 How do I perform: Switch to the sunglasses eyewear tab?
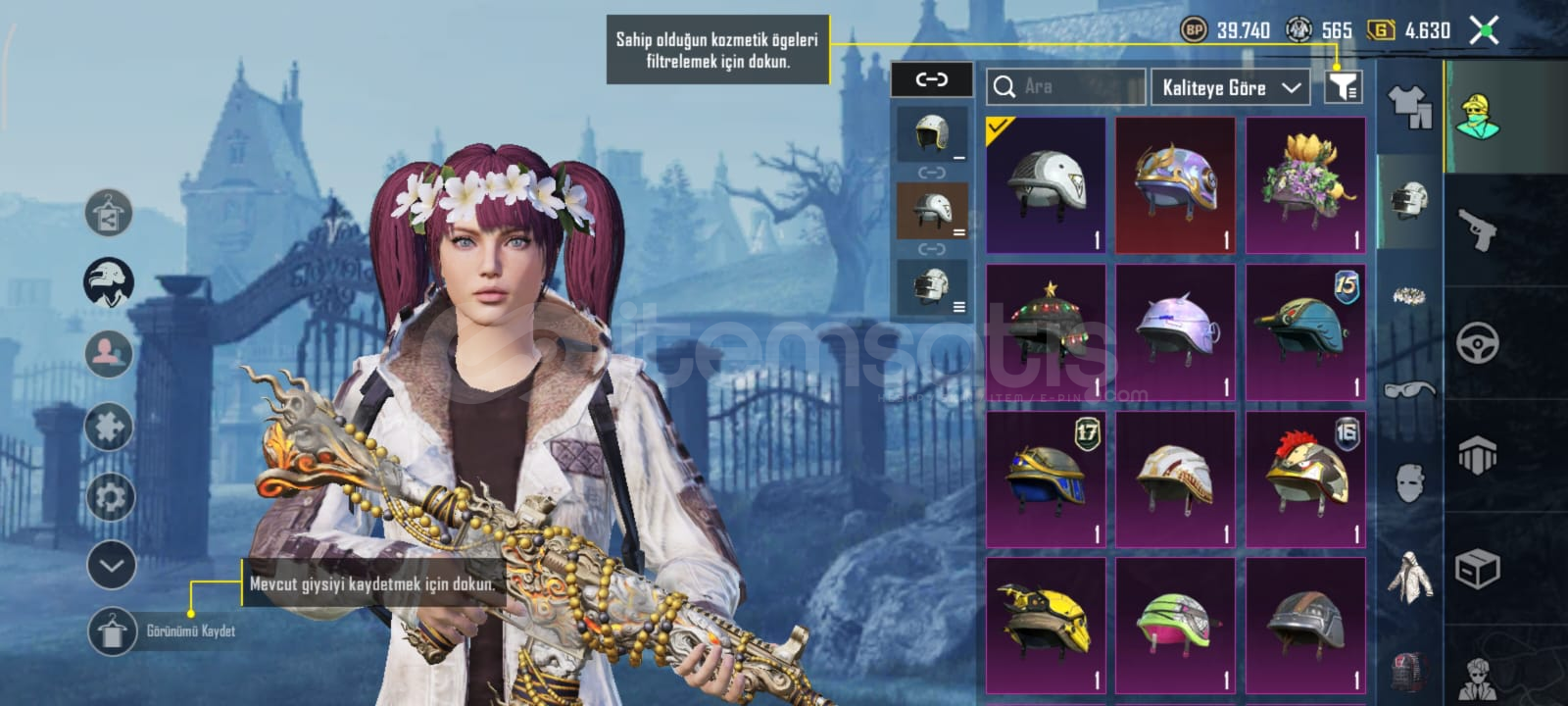(x=1409, y=390)
